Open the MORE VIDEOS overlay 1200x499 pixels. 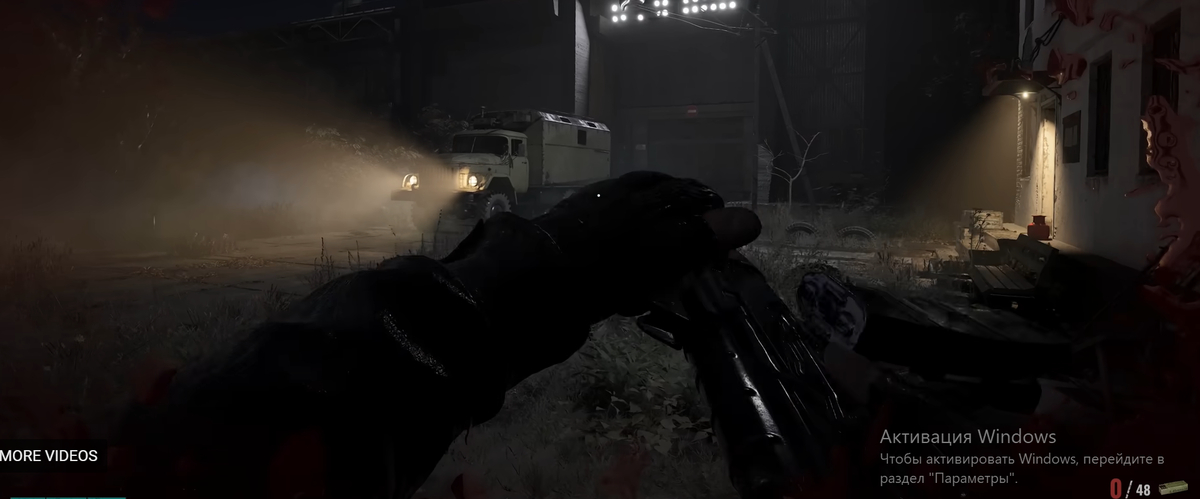(x=49, y=456)
